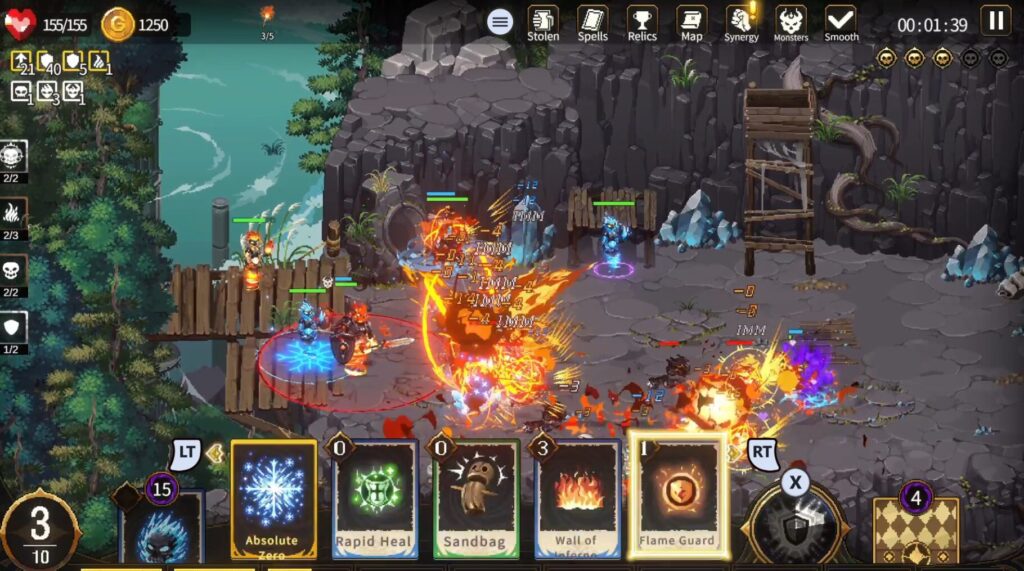Toggle the Smooth checkmark option
Viewport: 1024px width, 571px height.
841,23
